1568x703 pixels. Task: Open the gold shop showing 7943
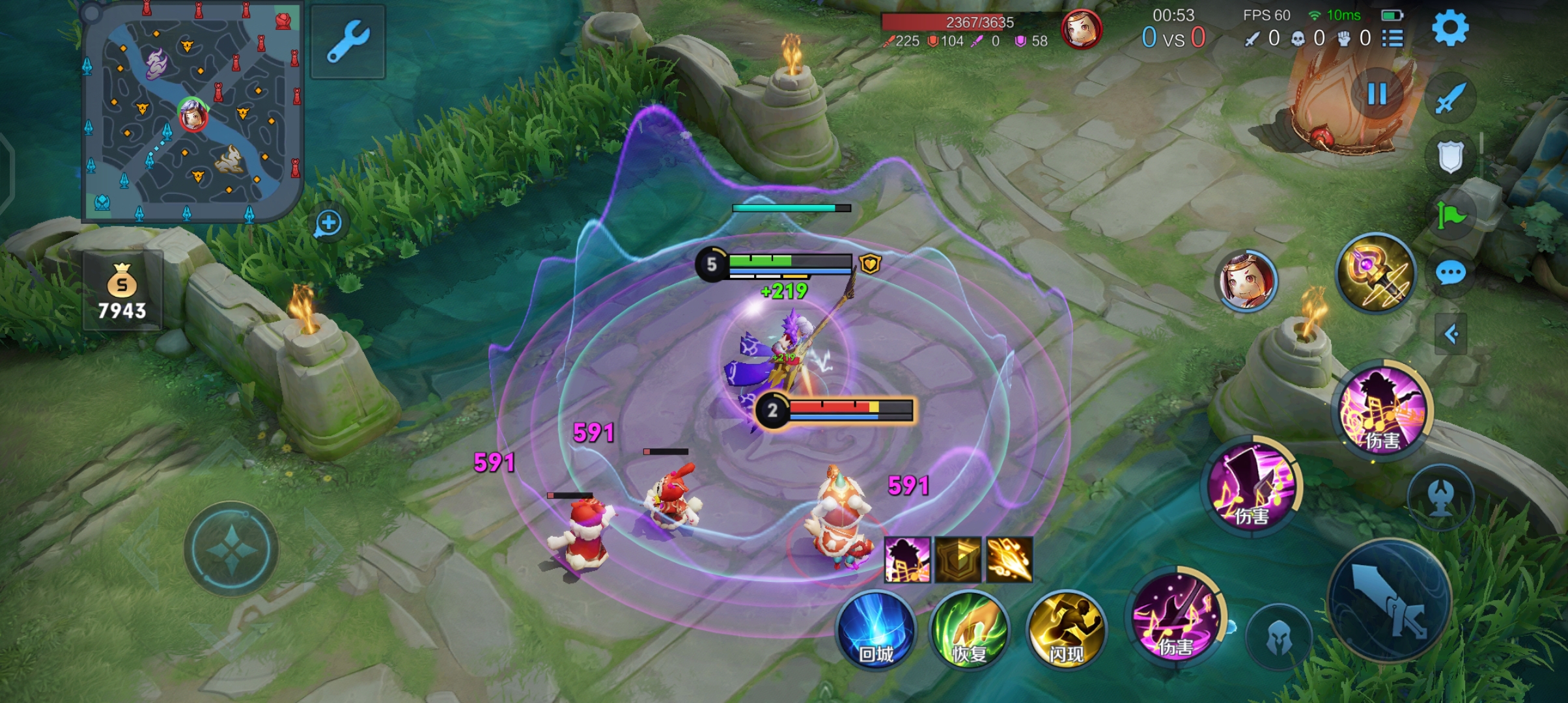click(x=122, y=291)
